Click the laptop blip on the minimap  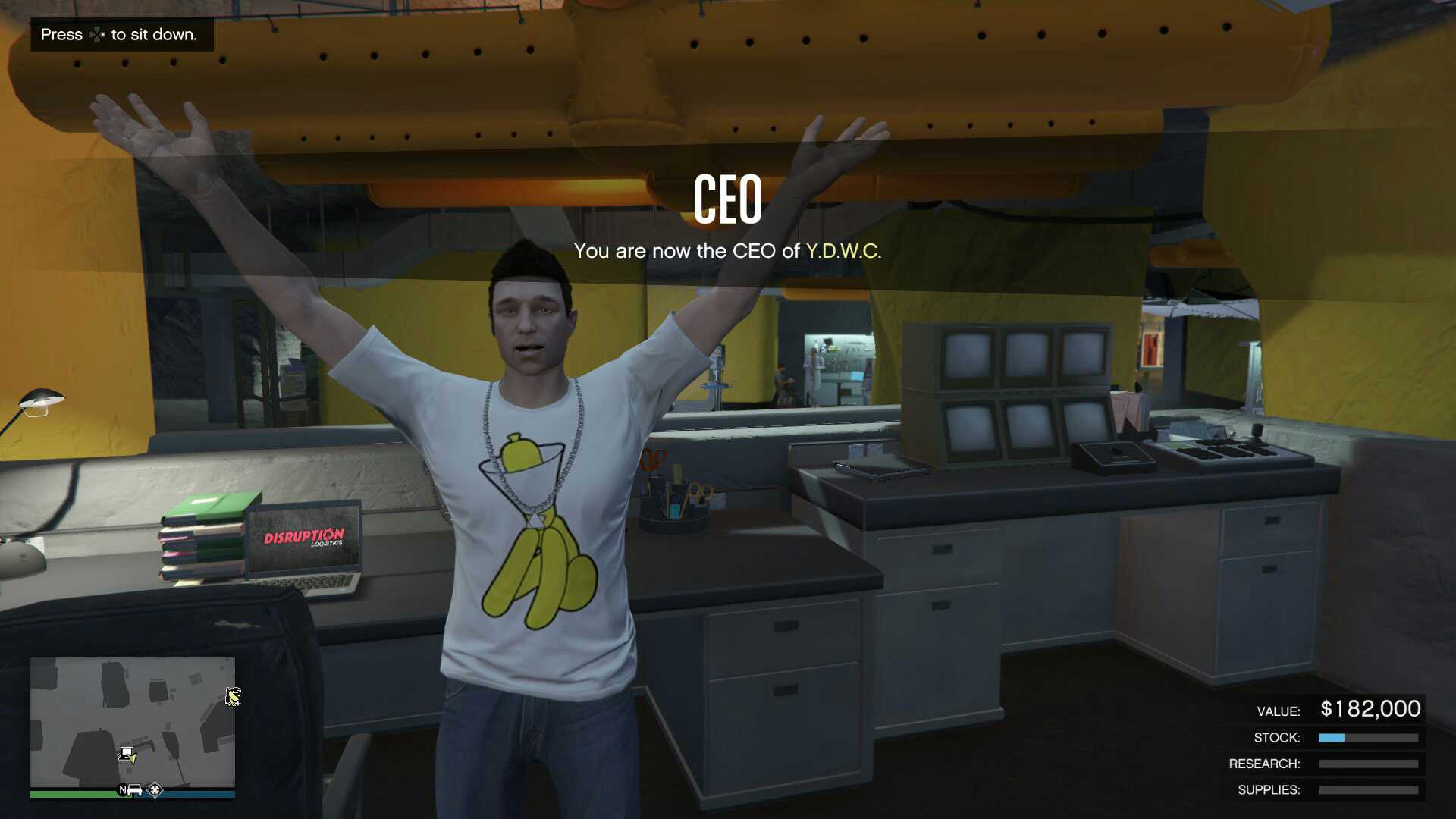pyautogui.click(x=127, y=755)
